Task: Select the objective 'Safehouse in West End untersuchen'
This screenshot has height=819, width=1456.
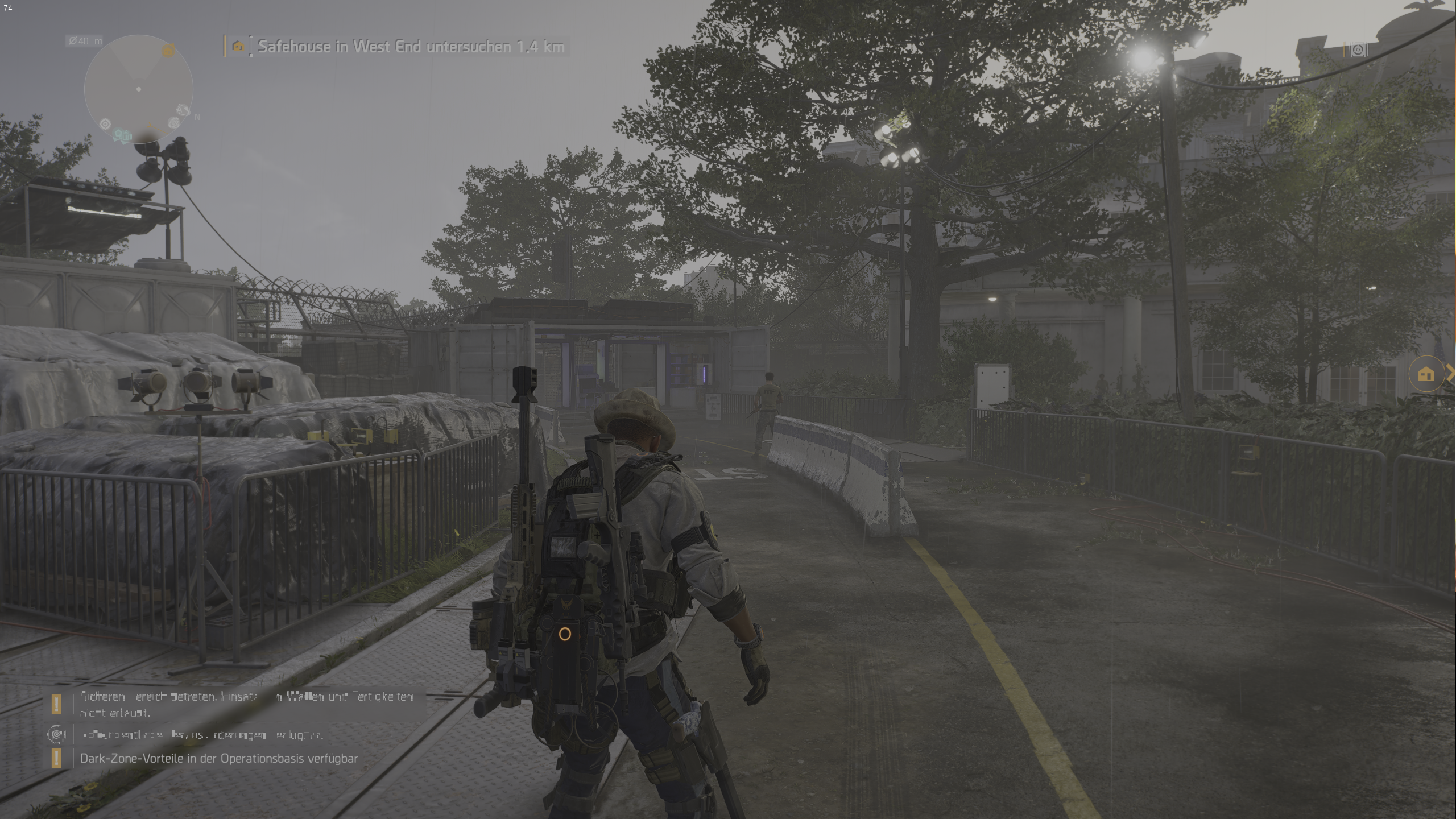Action: 409,47
